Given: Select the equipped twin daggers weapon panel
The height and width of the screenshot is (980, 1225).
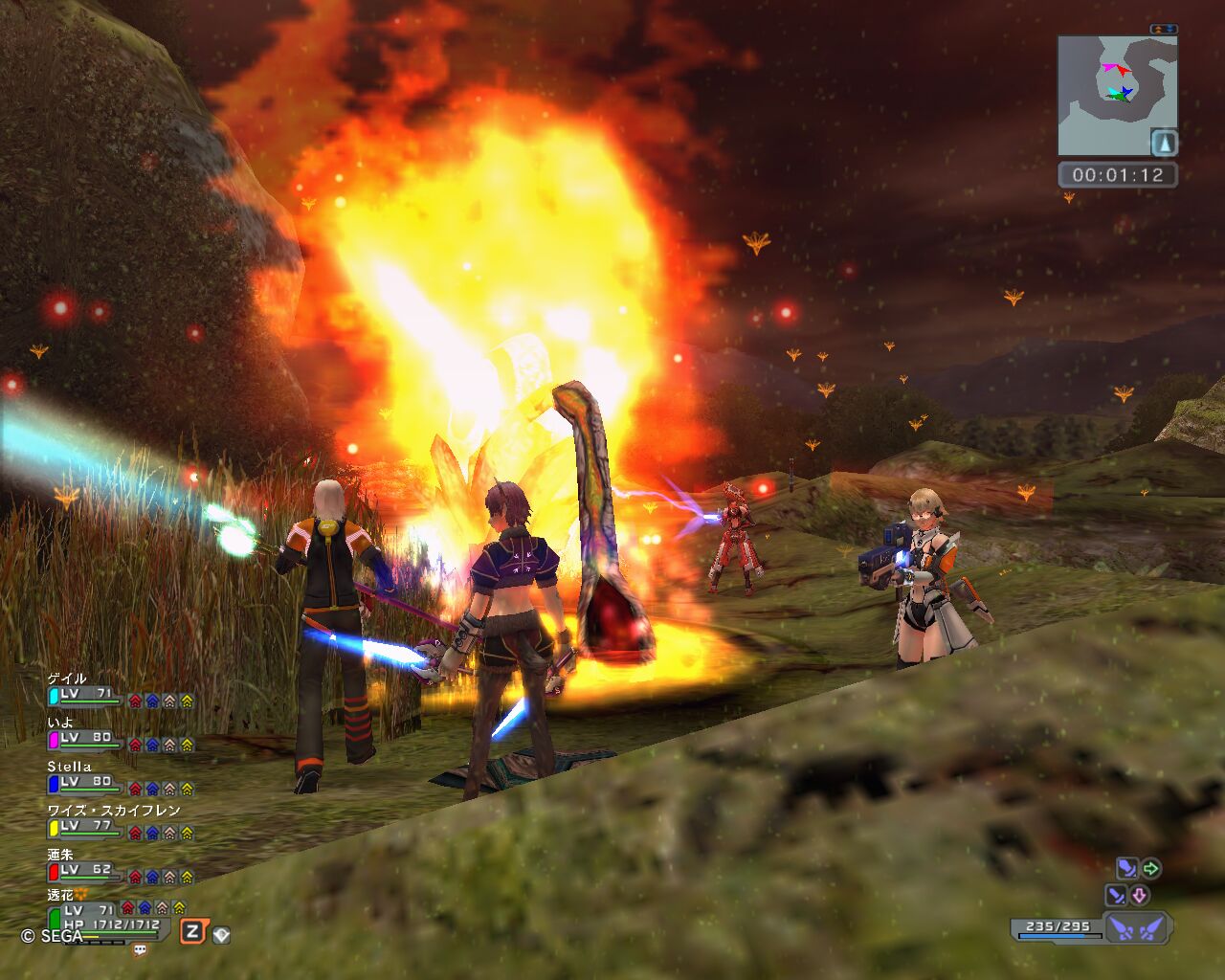Looking at the screenshot, I should coord(1137,927).
